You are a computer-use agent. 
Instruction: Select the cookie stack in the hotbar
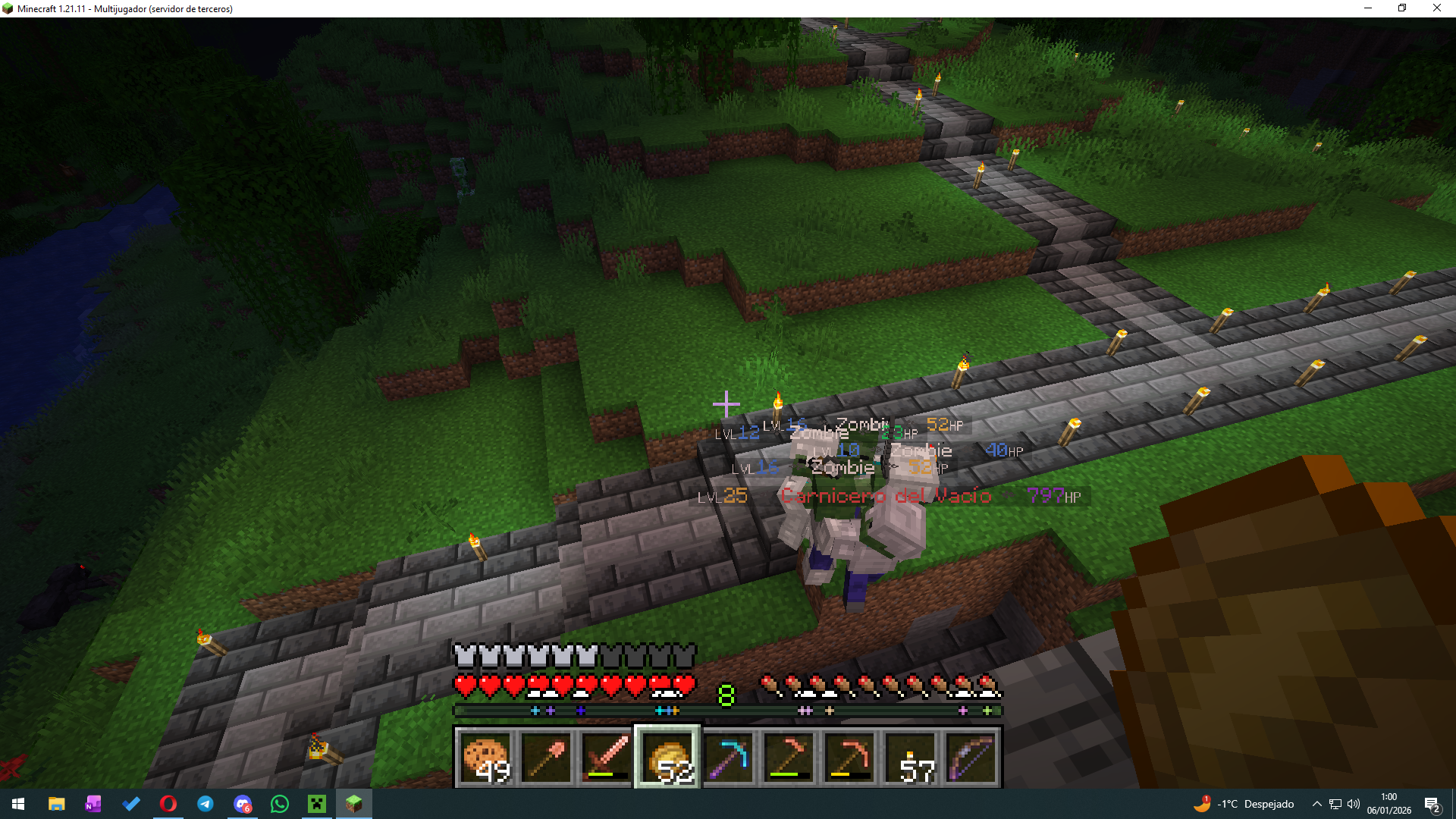pyautogui.click(x=485, y=757)
